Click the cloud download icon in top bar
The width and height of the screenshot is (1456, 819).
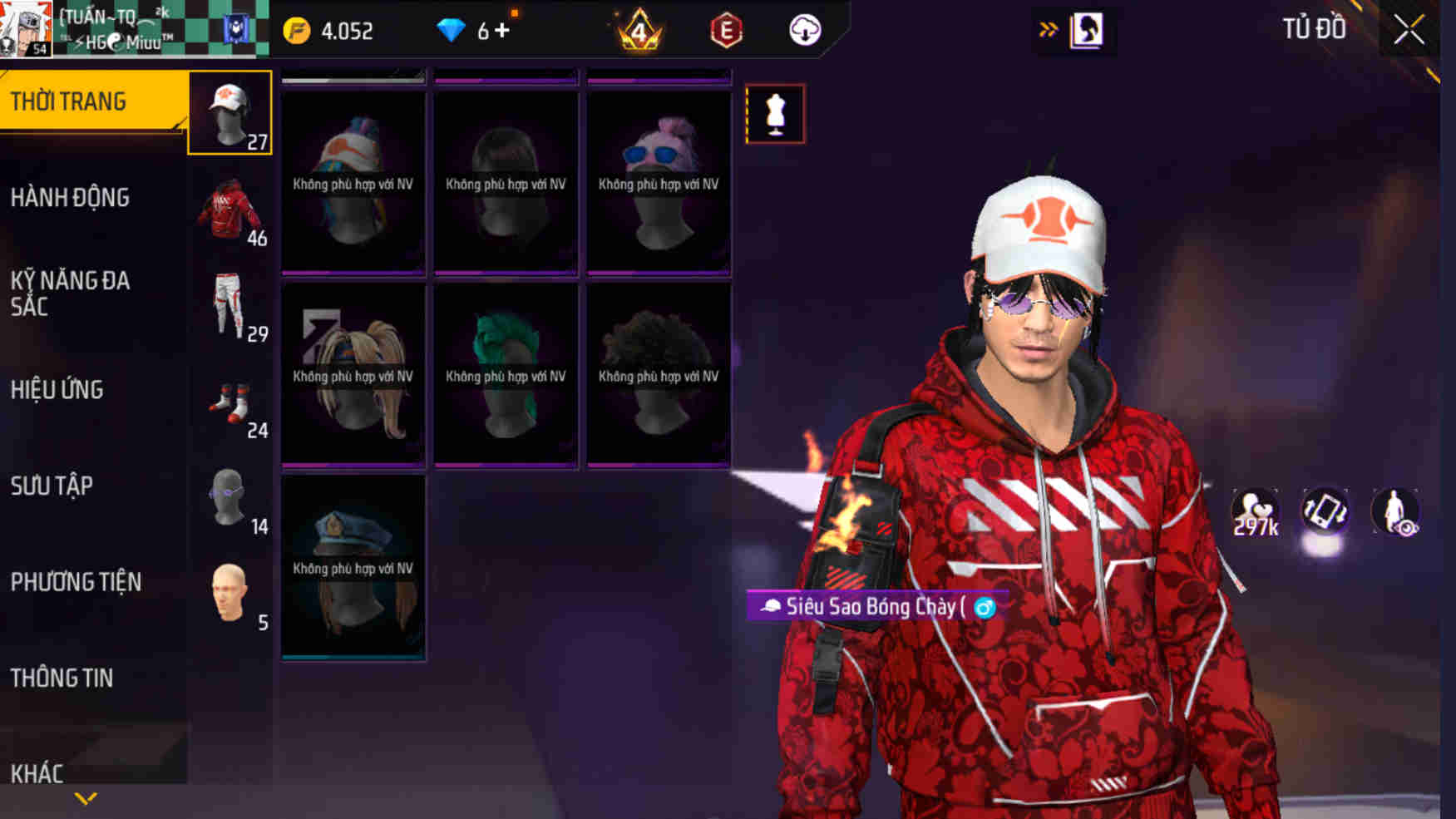click(802, 30)
